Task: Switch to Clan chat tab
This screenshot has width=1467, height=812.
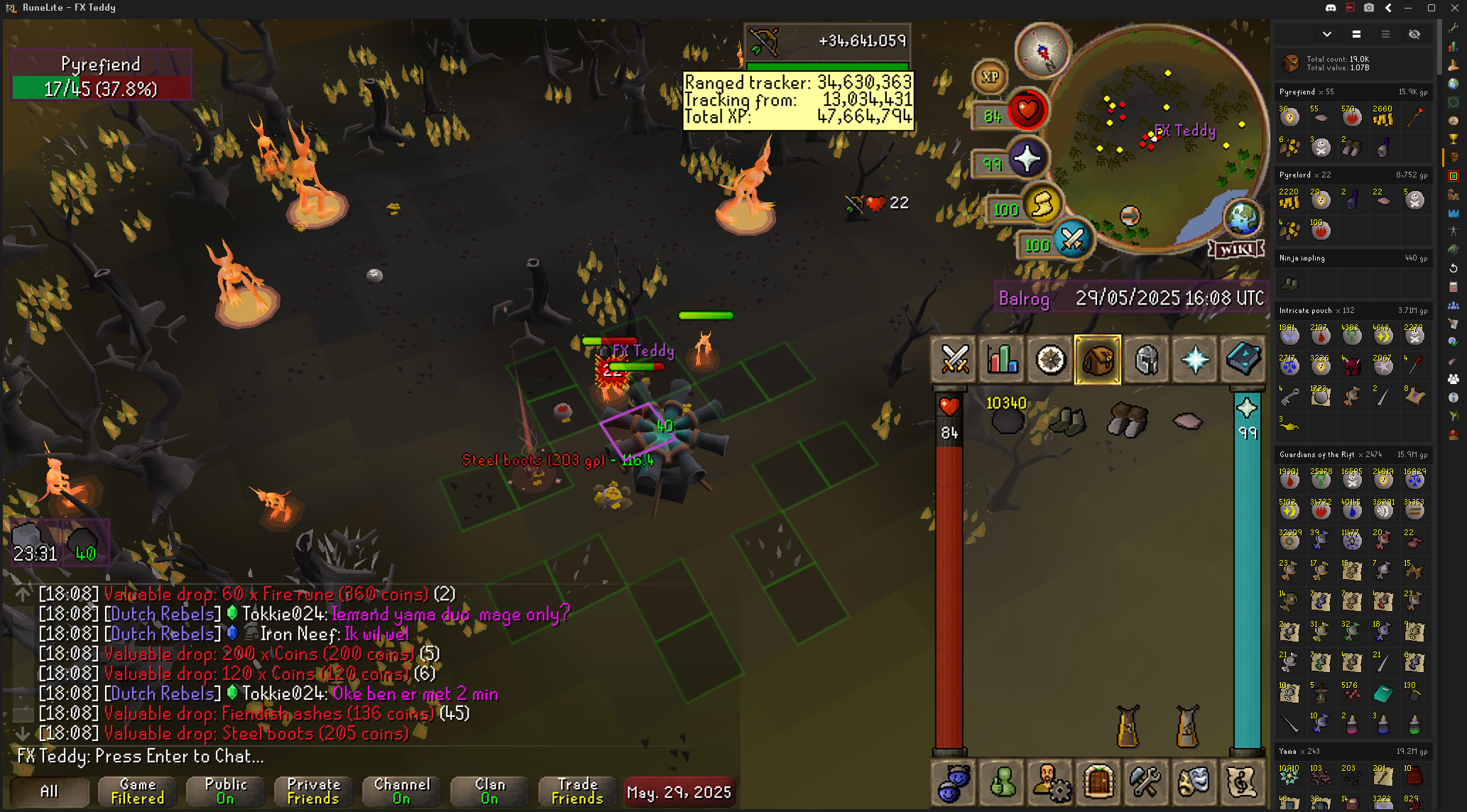Action: click(490, 791)
